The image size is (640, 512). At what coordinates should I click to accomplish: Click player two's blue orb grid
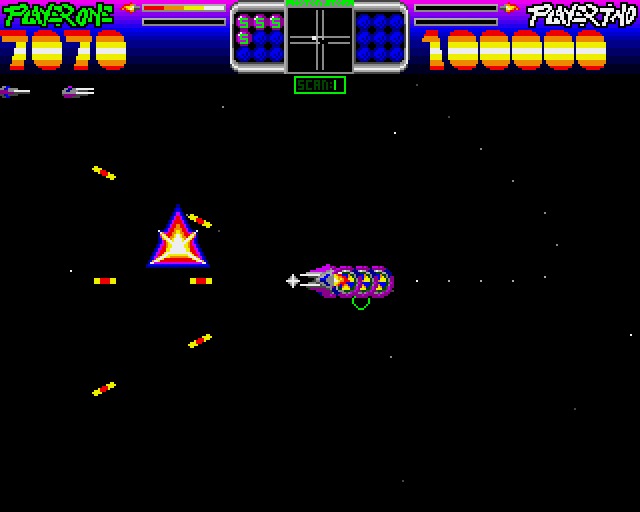[379, 37]
